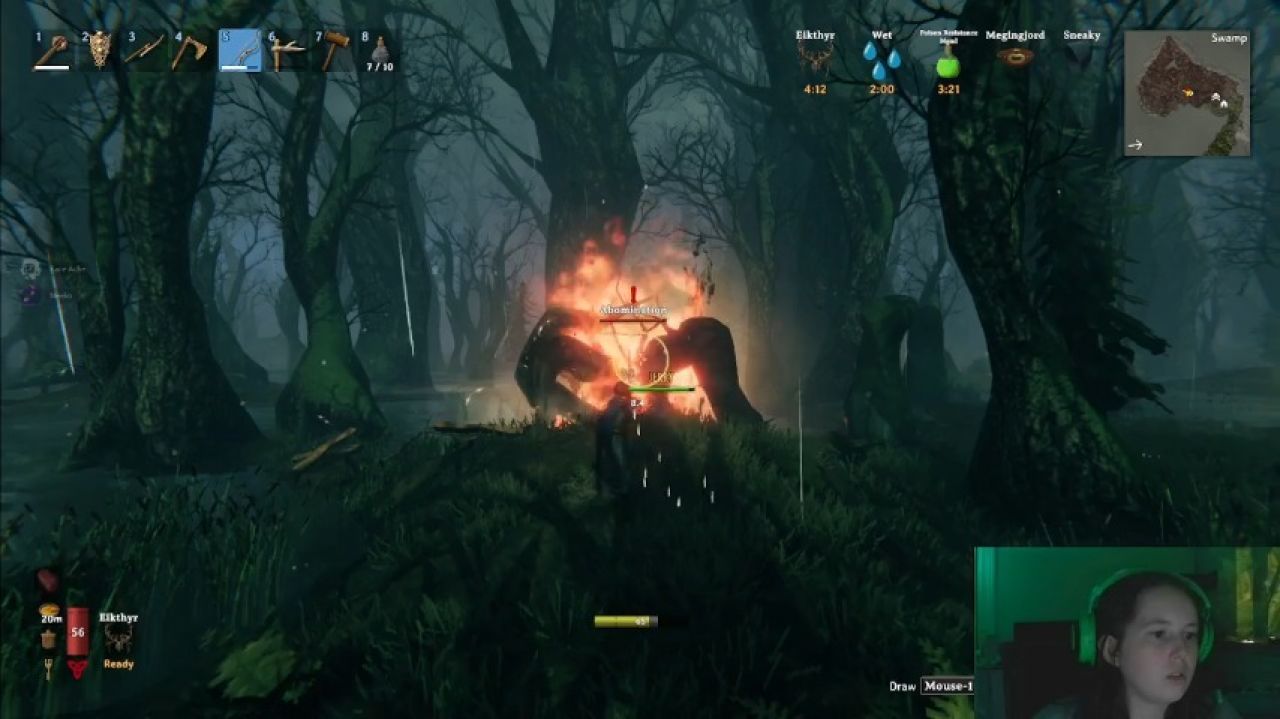The height and width of the screenshot is (719, 1280).
Task: Click the brown jar food slot icon
Action: point(48,638)
